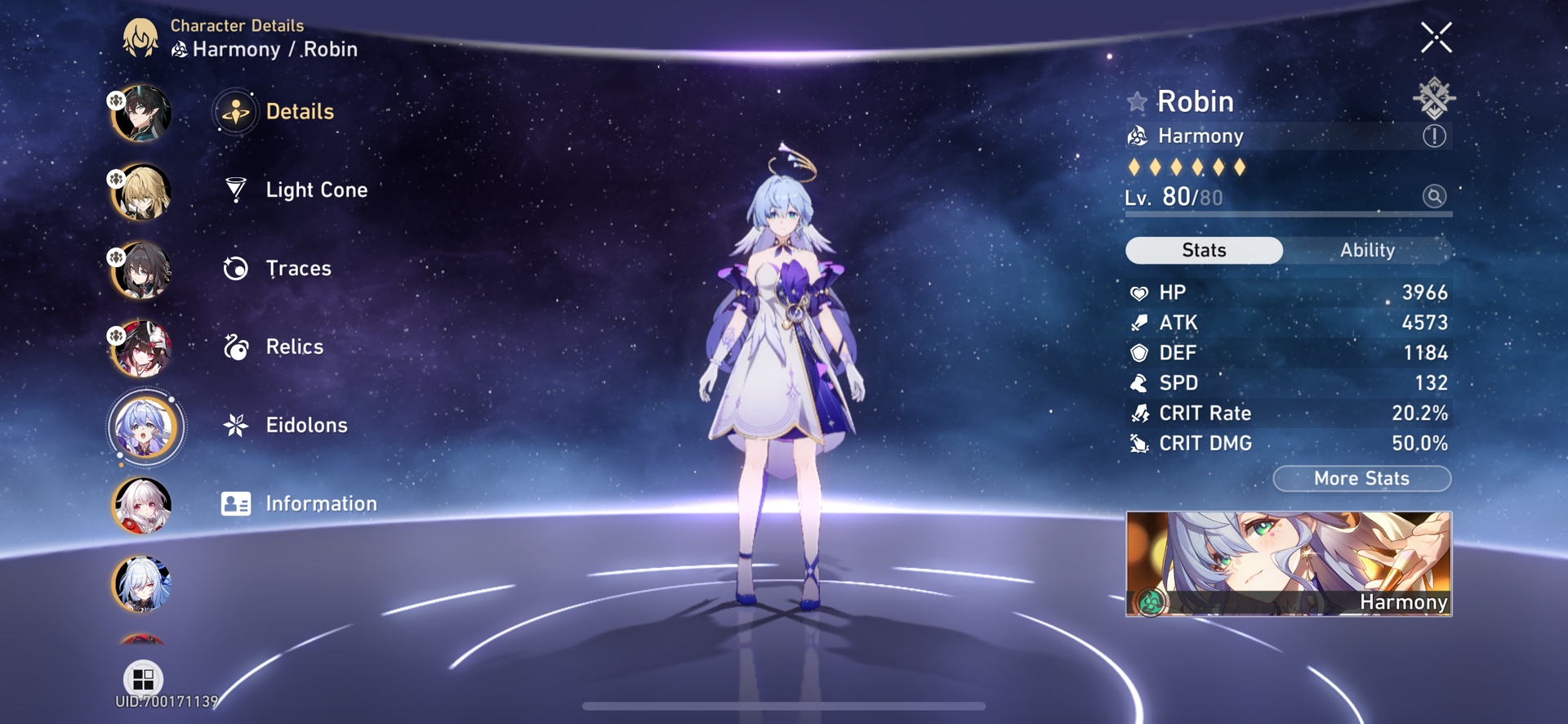Viewport: 1568px width, 724px height.
Task: Open the grid character overview at bottom left
Action: click(144, 679)
